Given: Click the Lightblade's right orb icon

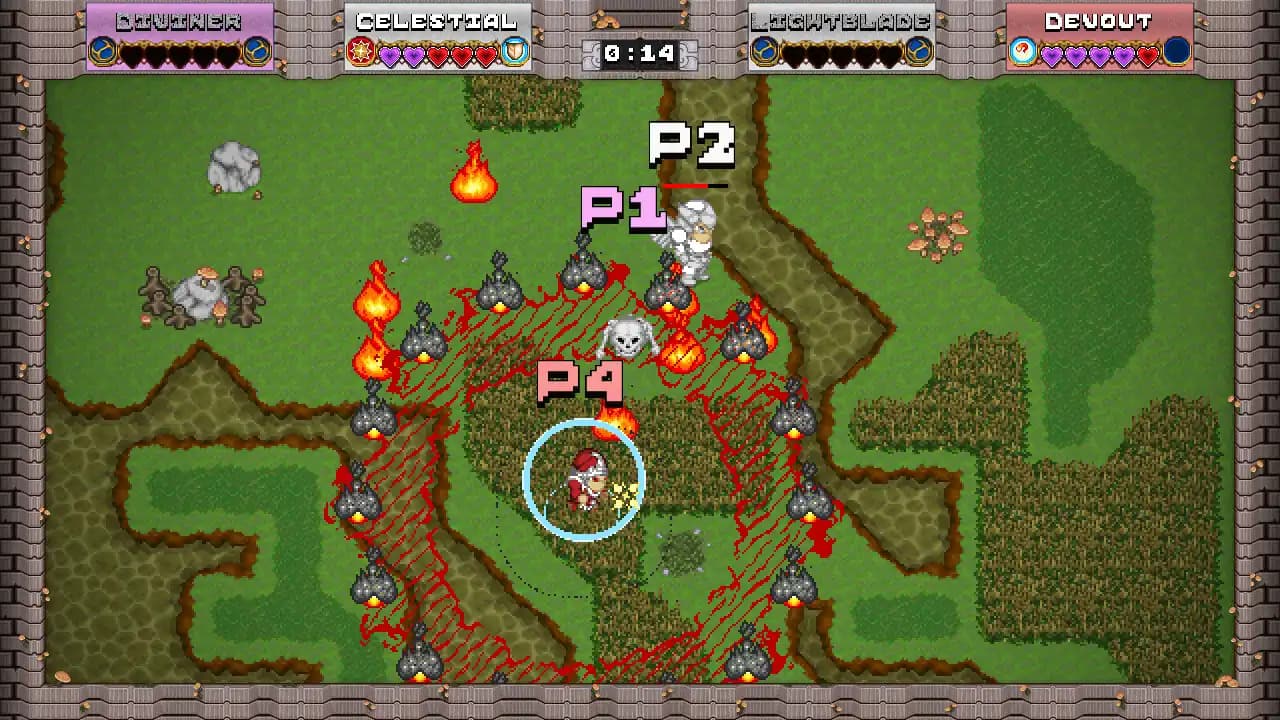Looking at the screenshot, I should point(917,52).
